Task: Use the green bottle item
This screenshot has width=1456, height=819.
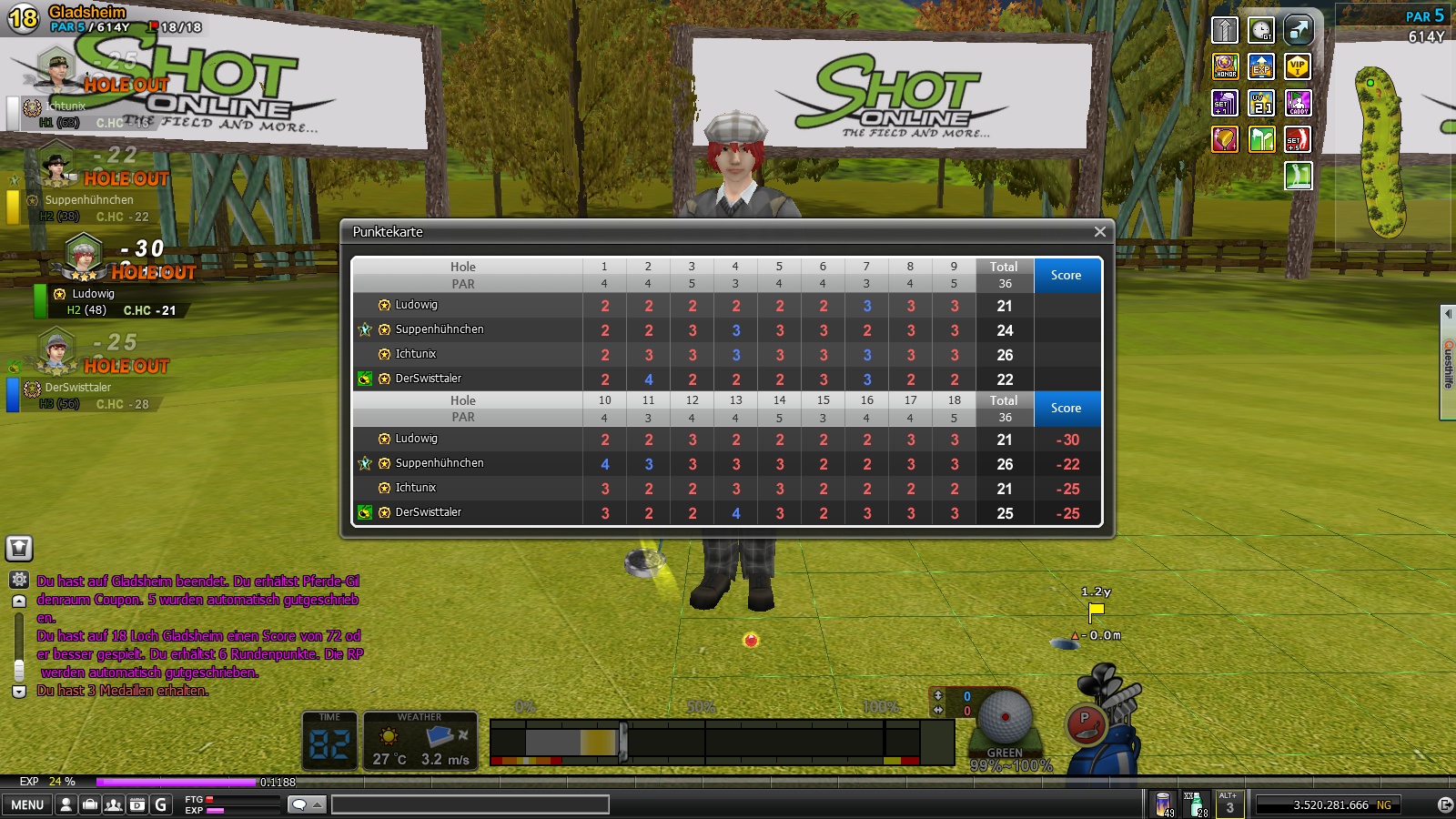Action: point(1196,804)
